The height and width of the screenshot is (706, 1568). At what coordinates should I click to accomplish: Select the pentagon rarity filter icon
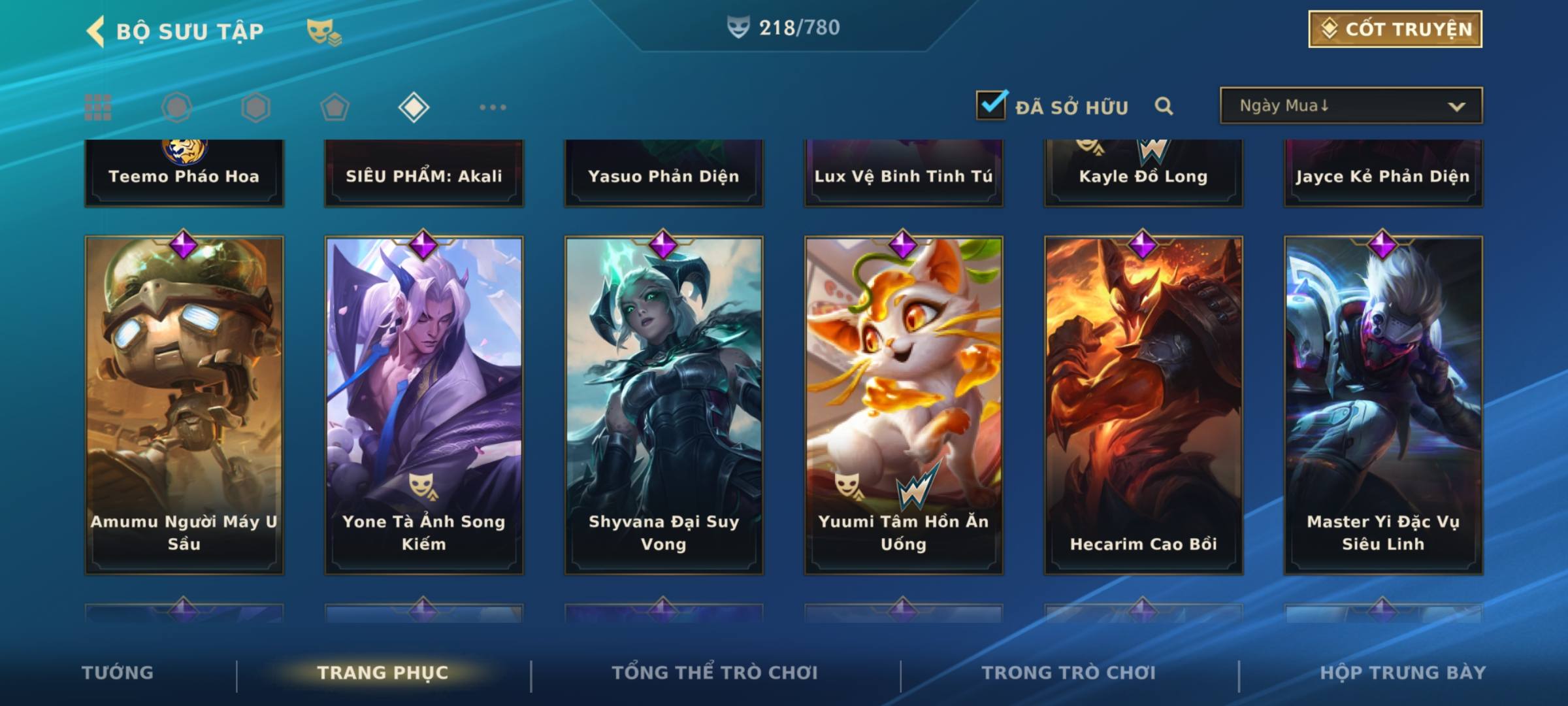pyautogui.click(x=335, y=107)
